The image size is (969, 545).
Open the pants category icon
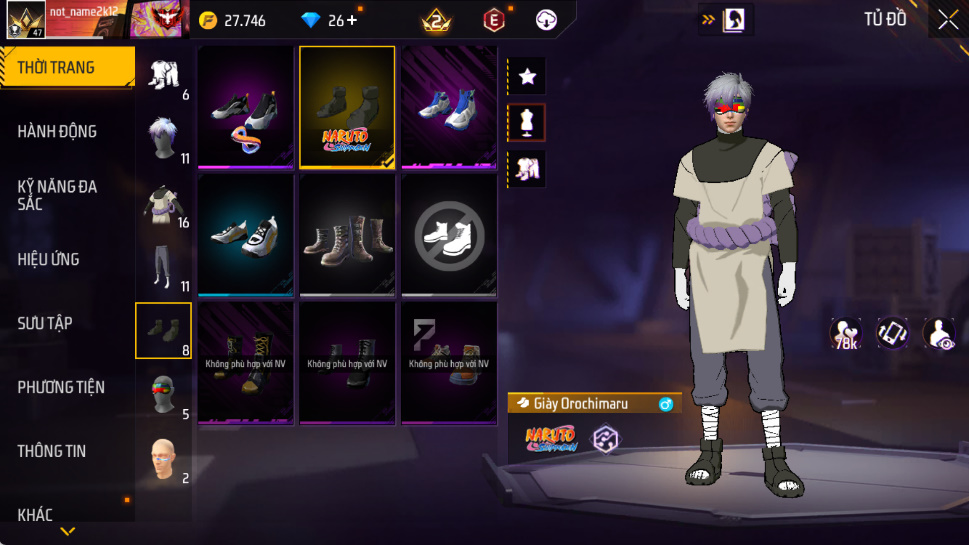pos(163,268)
